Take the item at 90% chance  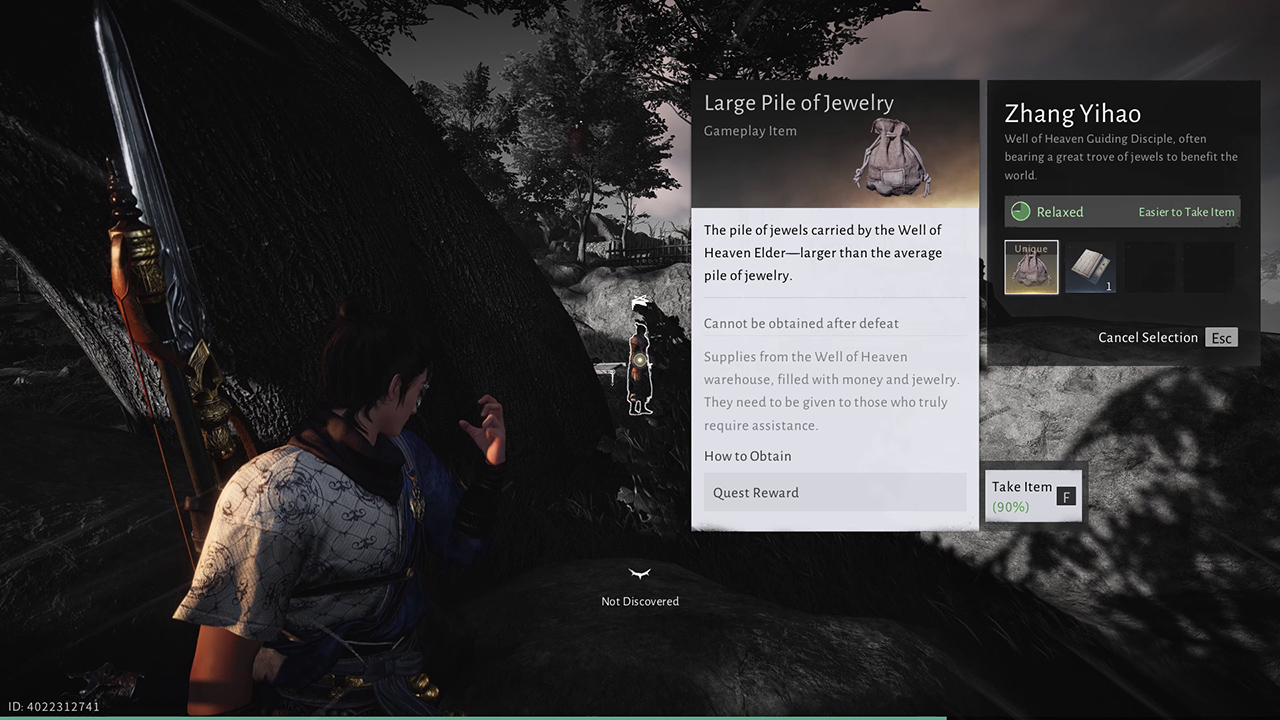[1033, 495]
